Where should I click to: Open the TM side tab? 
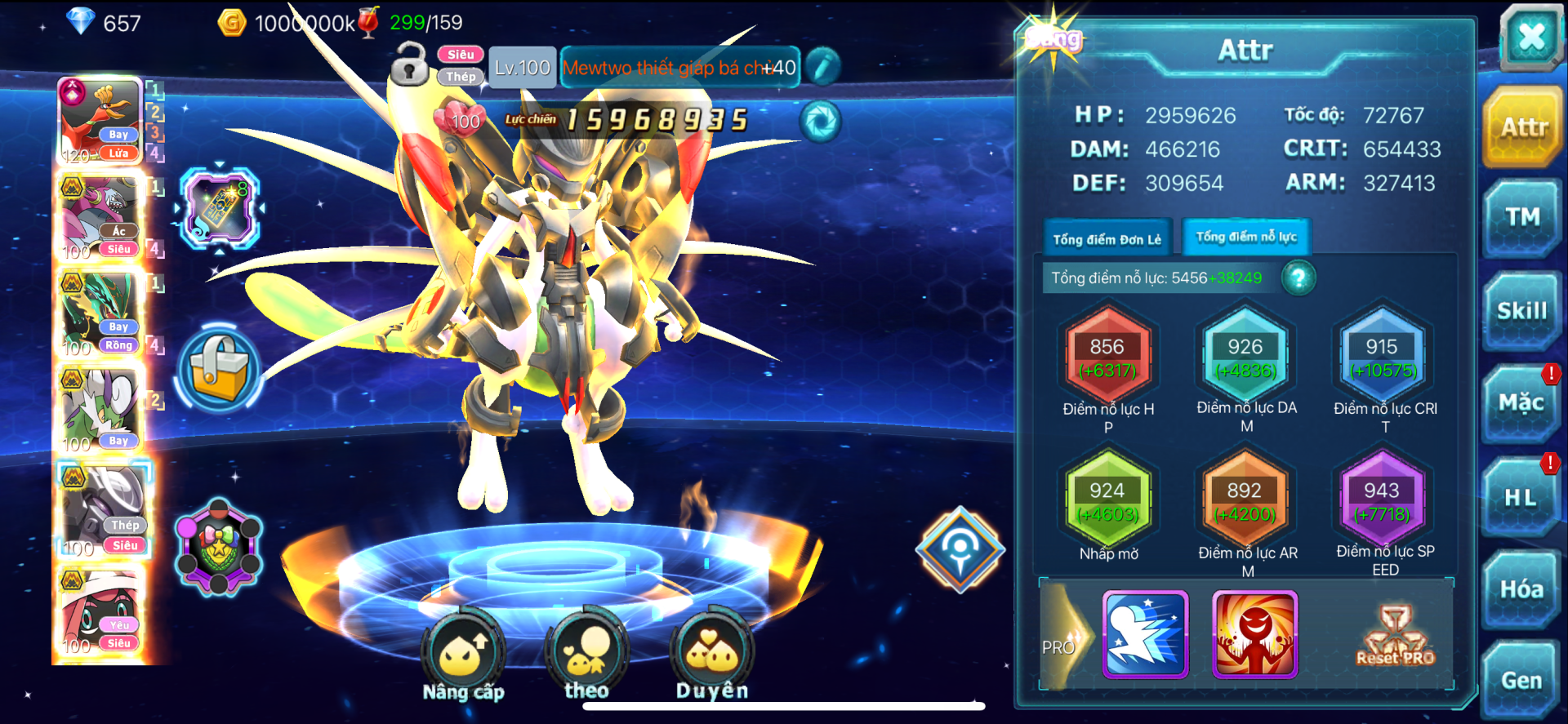[1522, 218]
